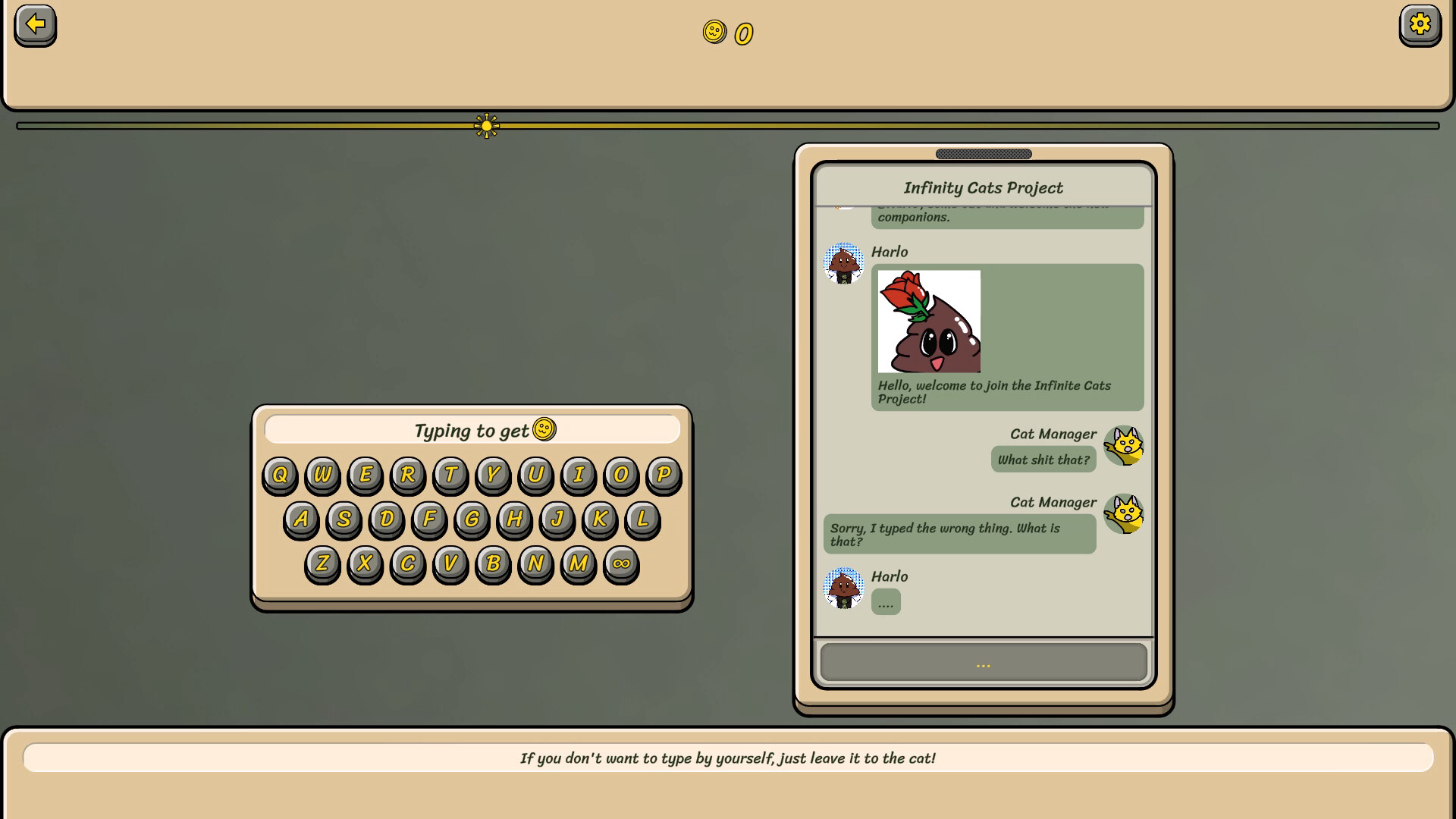Activate the infinity symbol key
The image size is (1456, 819).
pos(621,563)
